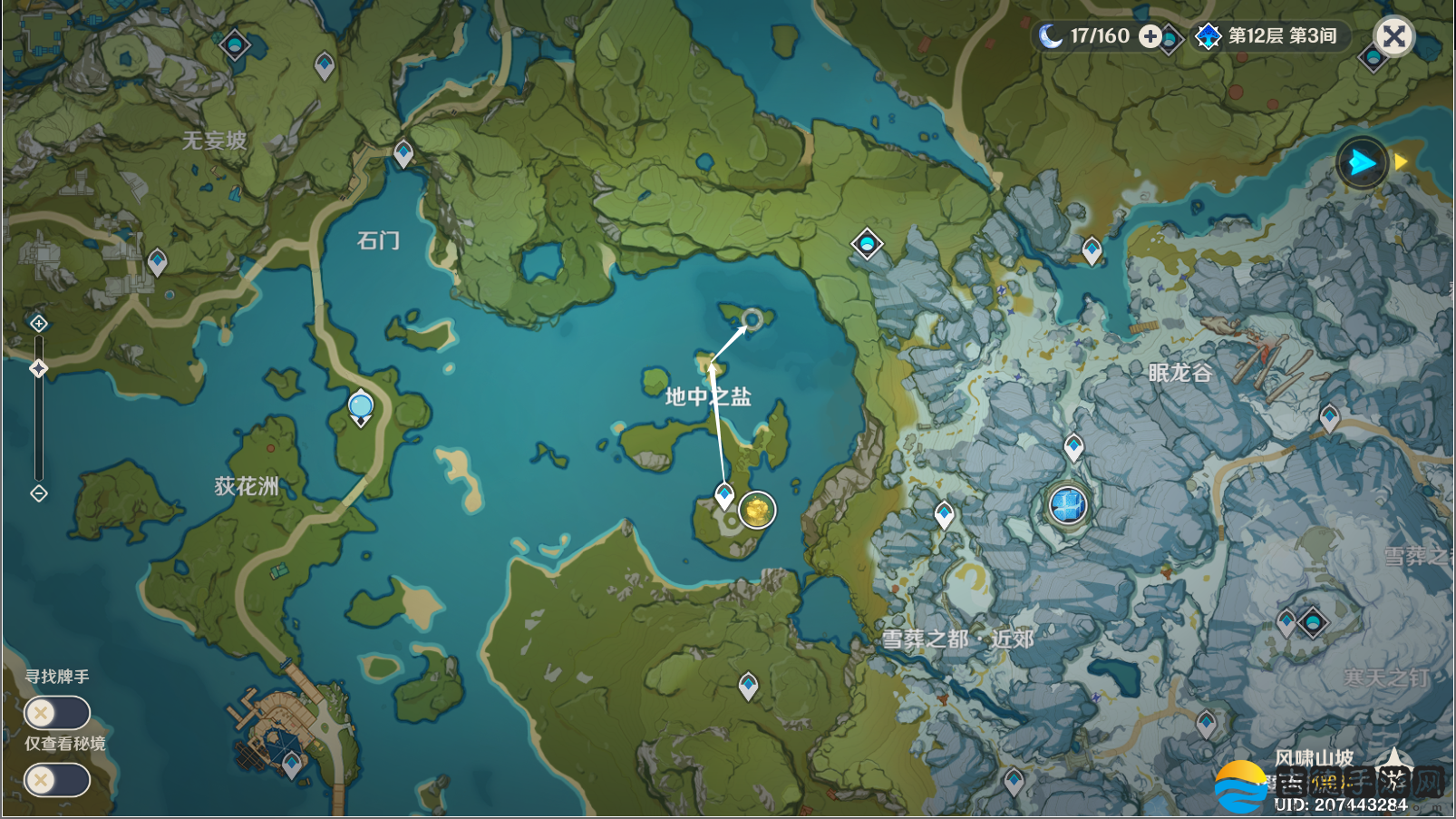Image resolution: width=1456 pixels, height=819 pixels.
Task: Zoom out using the map's minus button
Action: [x=38, y=493]
